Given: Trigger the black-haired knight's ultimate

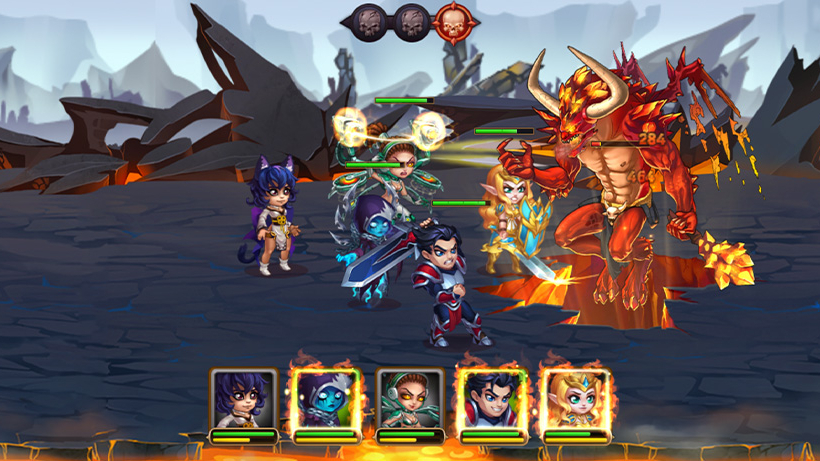Looking at the screenshot, I should pyautogui.click(x=492, y=399).
